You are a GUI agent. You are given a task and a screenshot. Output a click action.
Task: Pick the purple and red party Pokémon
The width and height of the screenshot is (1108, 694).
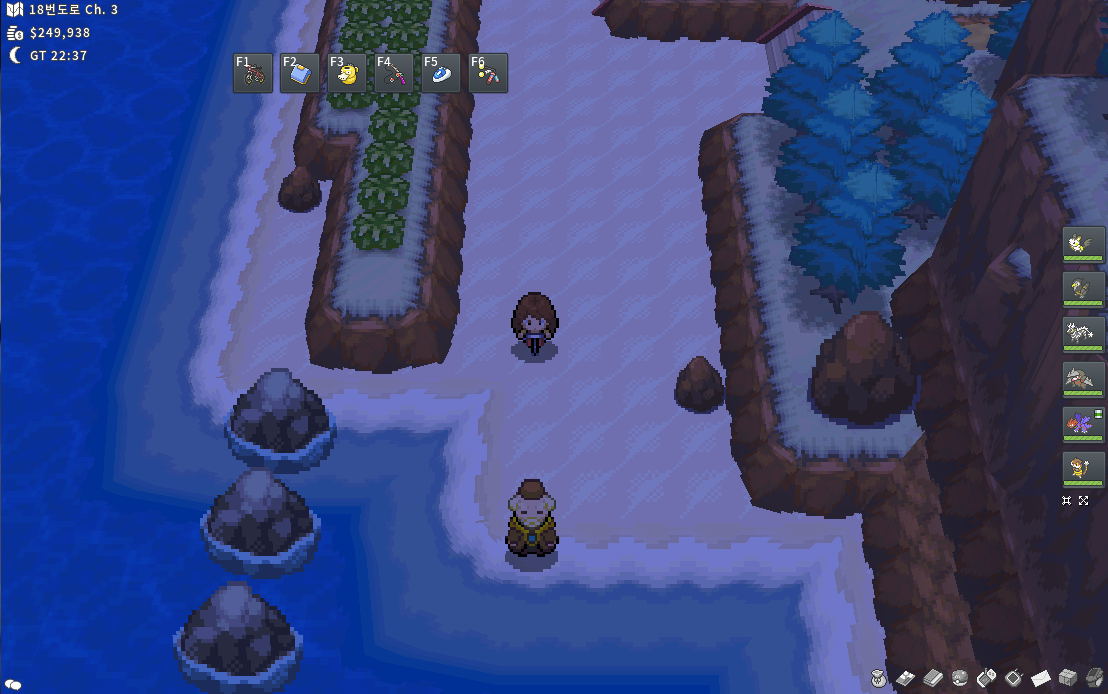[1084, 424]
